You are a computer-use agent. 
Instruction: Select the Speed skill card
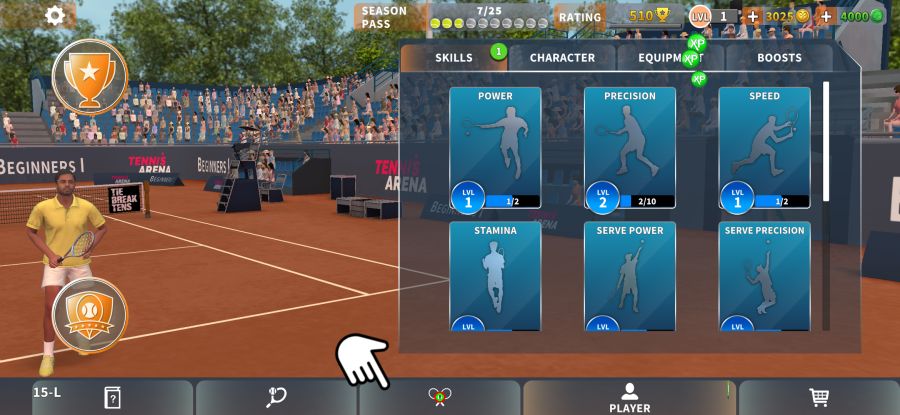(x=764, y=148)
